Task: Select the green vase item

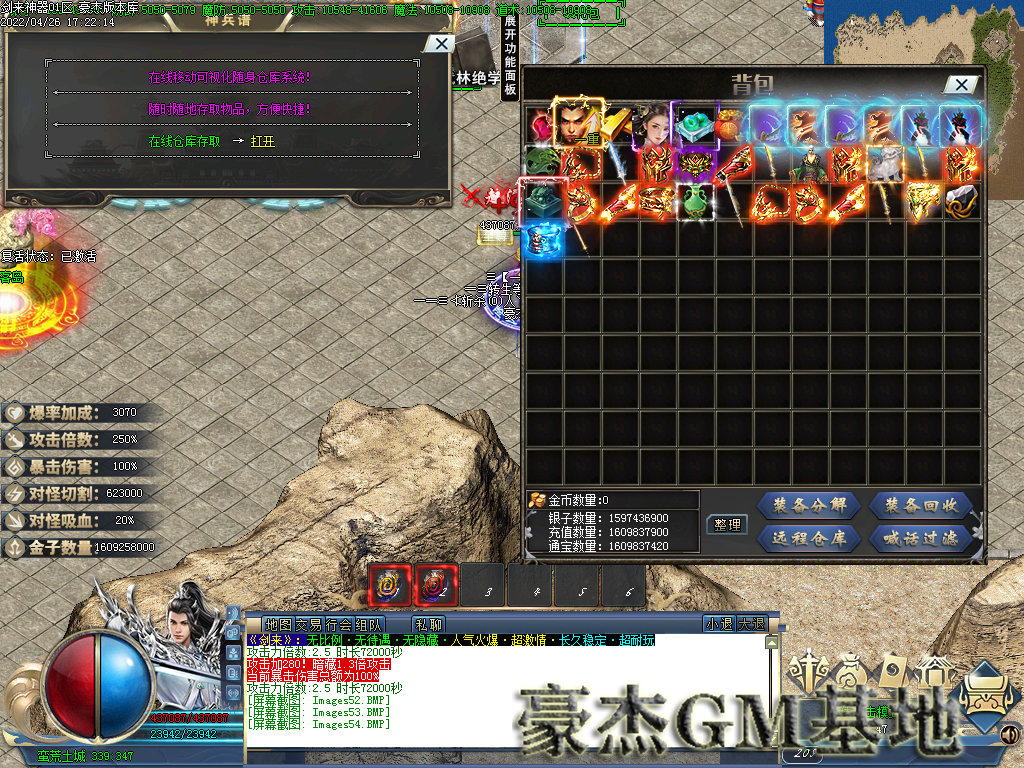Action: (x=694, y=202)
